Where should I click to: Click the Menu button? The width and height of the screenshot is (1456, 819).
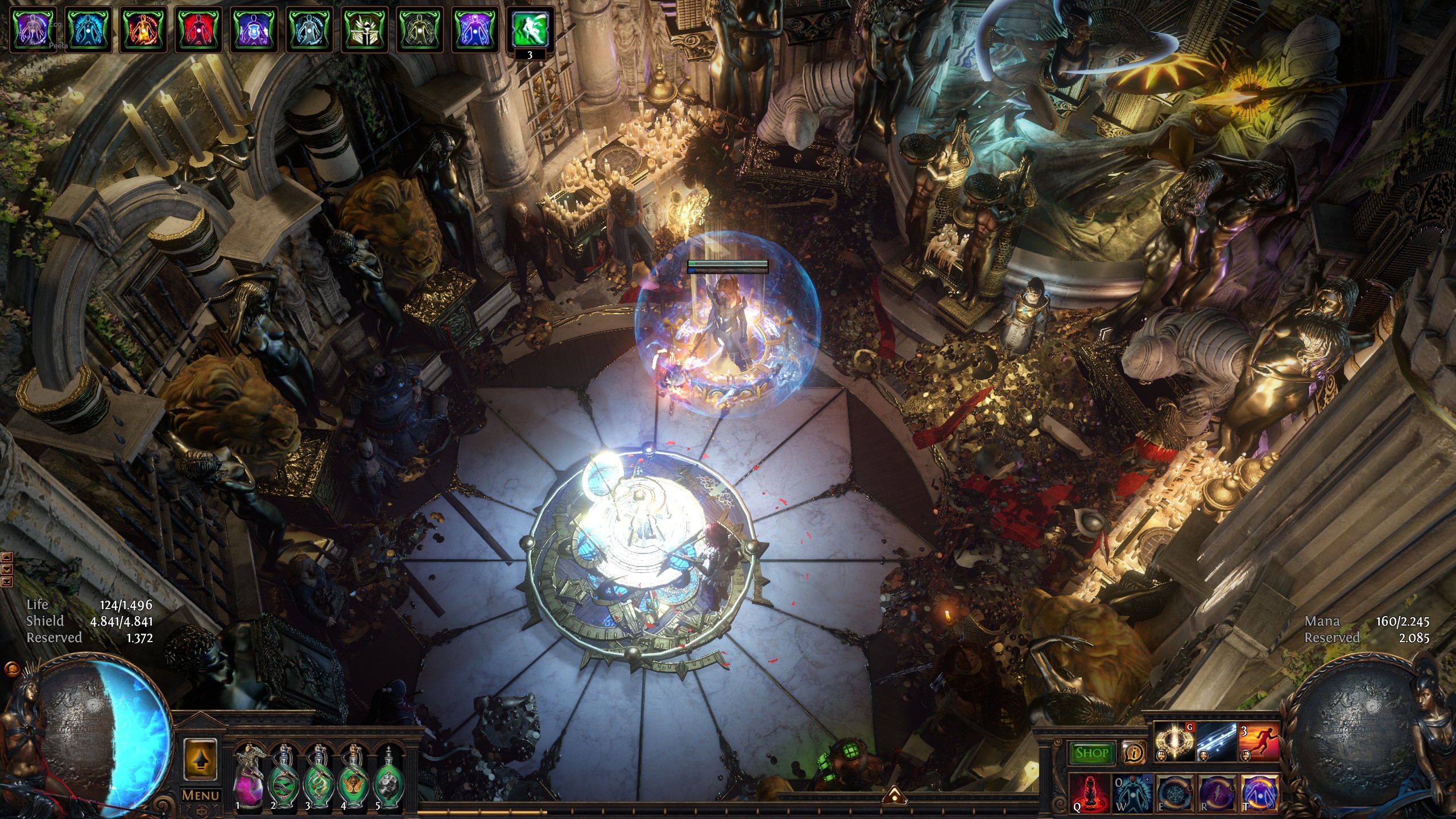point(200,795)
